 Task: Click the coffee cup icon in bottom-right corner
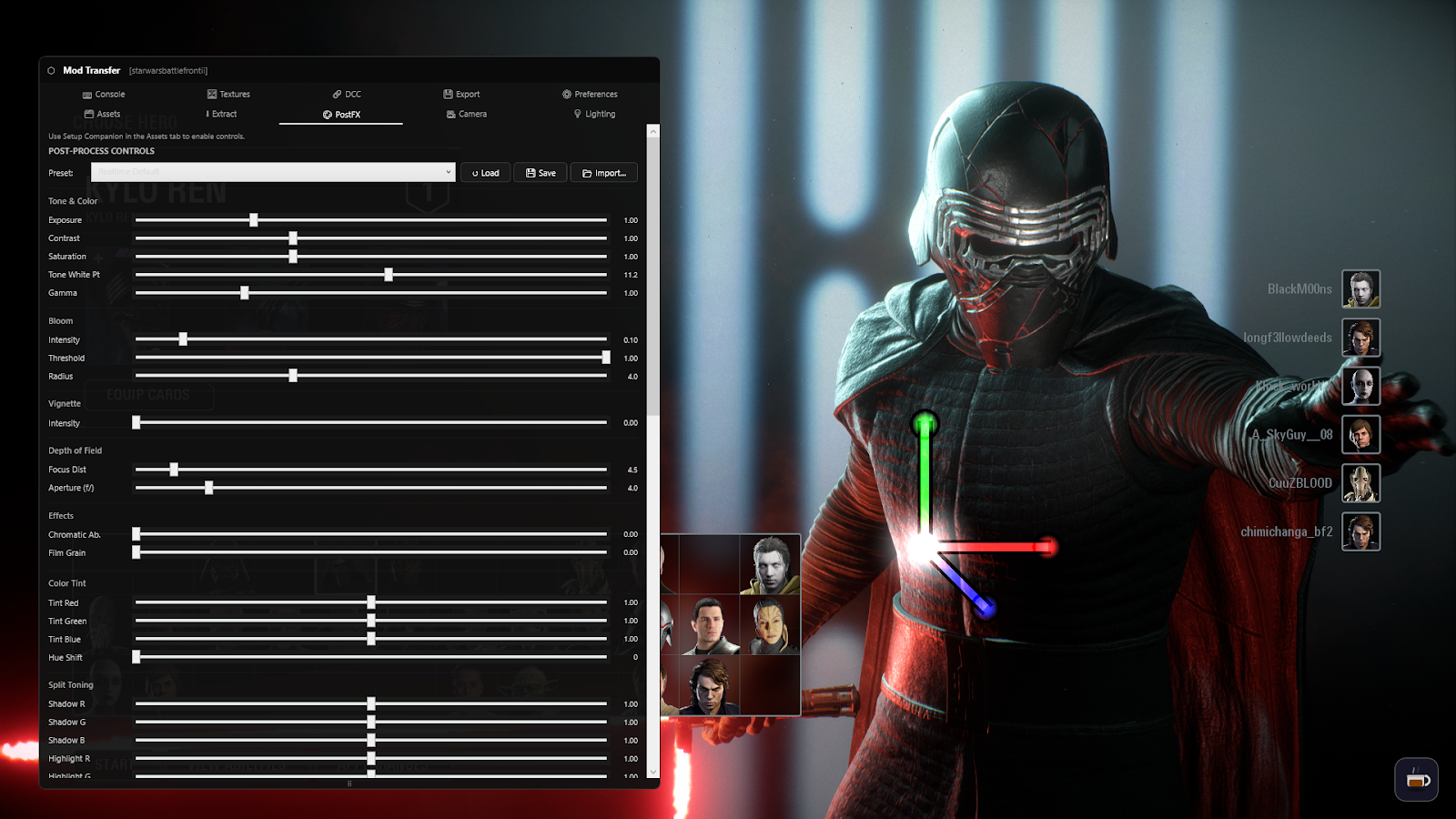(x=1416, y=779)
